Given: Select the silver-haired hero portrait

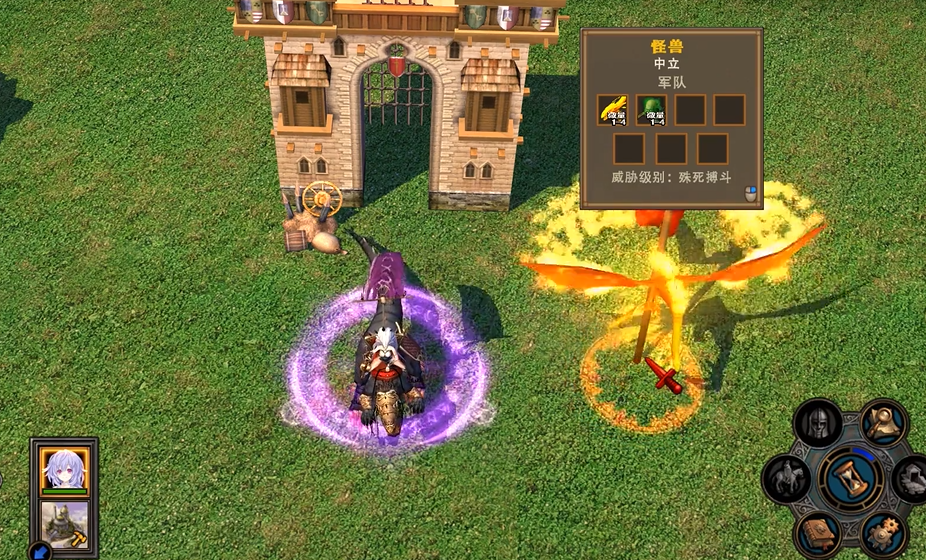Looking at the screenshot, I should pos(65,469).
